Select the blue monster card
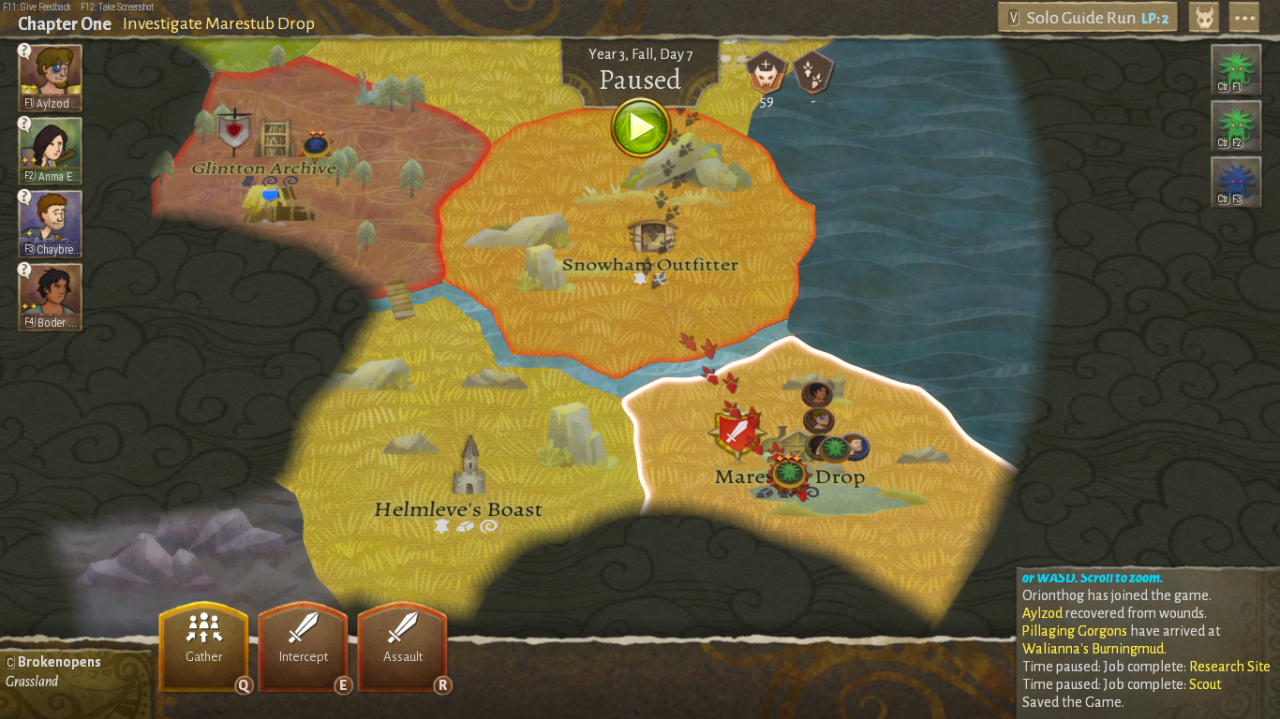This screenshot has height=719, width=1280. [x=1235, y=182]
